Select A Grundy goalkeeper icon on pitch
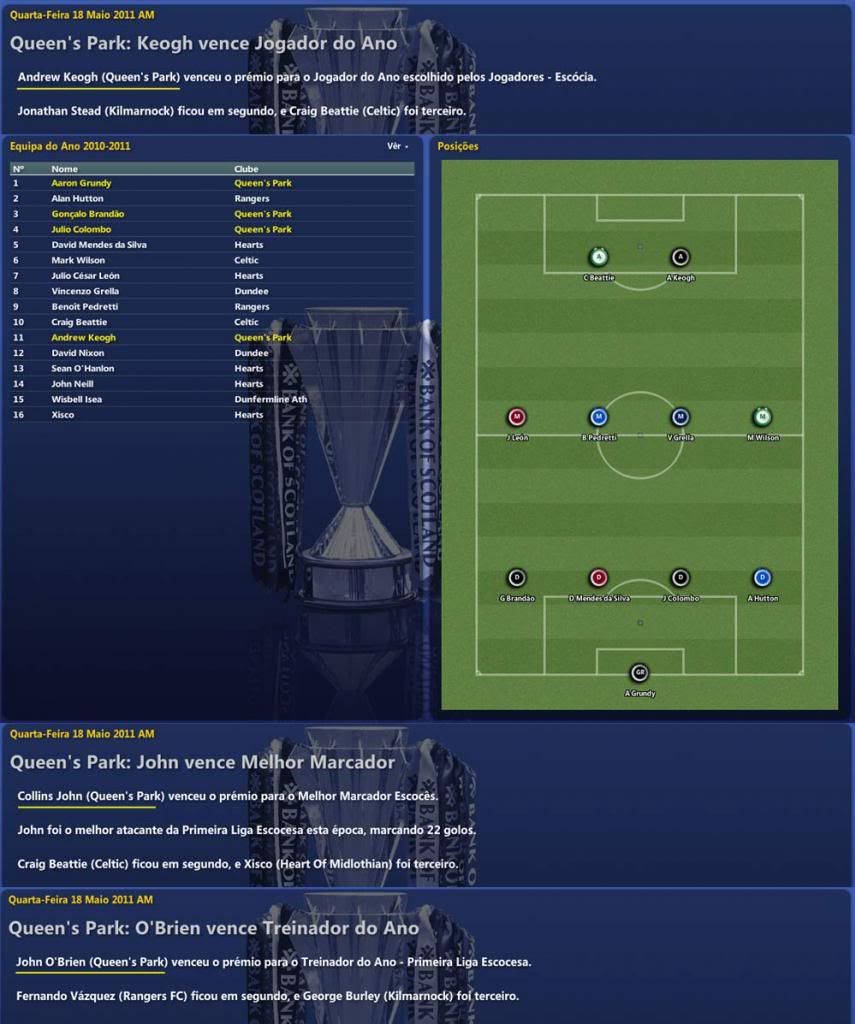Viewport: 855px width, 1024px height. pos(639,673)
